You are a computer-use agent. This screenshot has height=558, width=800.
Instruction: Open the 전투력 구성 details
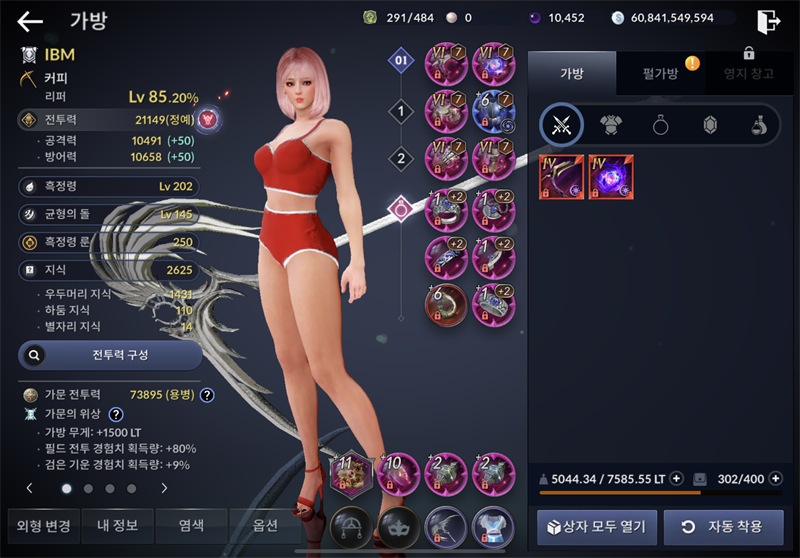110,354
